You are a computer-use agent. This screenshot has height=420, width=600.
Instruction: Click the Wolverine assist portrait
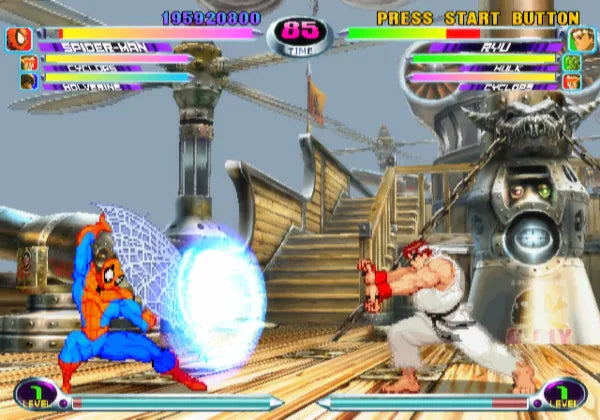coord(28,80)
